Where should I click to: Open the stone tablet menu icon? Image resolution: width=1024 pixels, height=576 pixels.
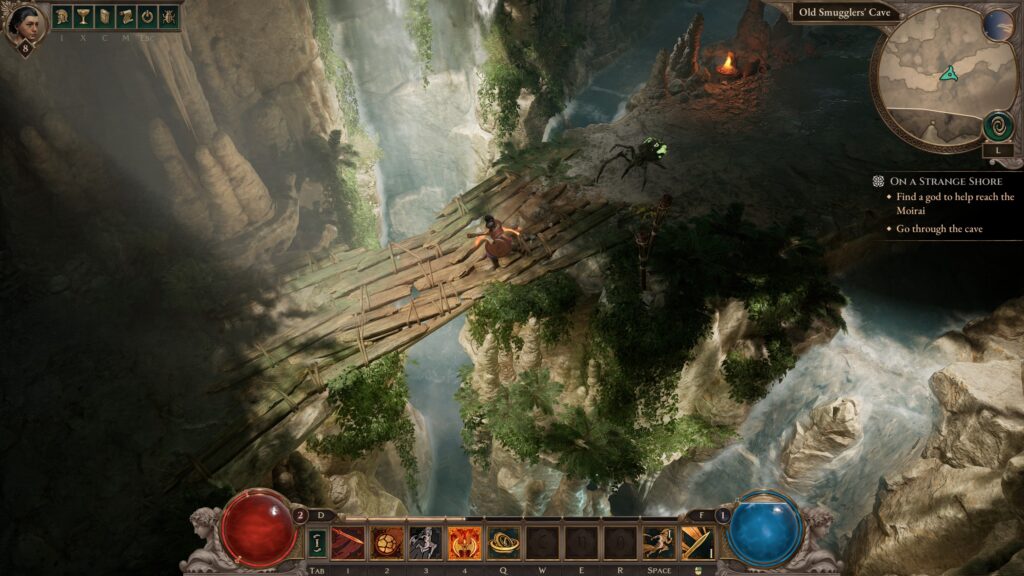pos(104,17)
